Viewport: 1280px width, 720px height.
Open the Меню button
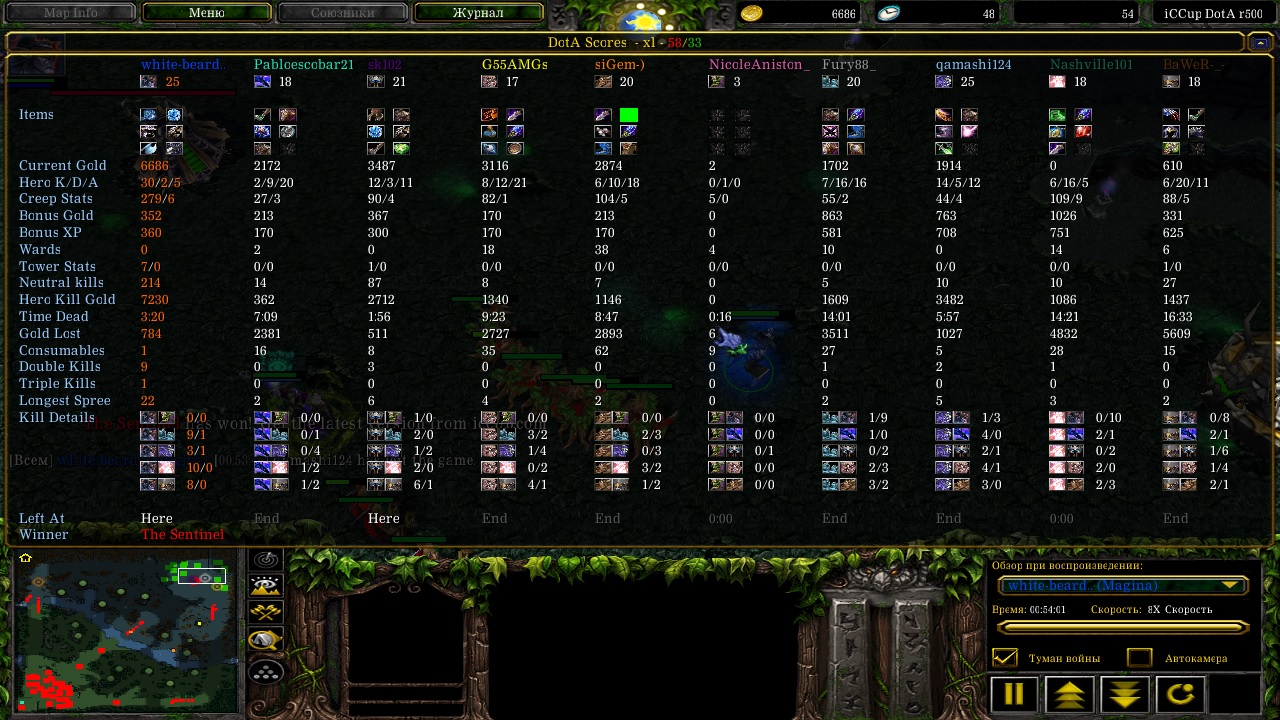point(206,13)
